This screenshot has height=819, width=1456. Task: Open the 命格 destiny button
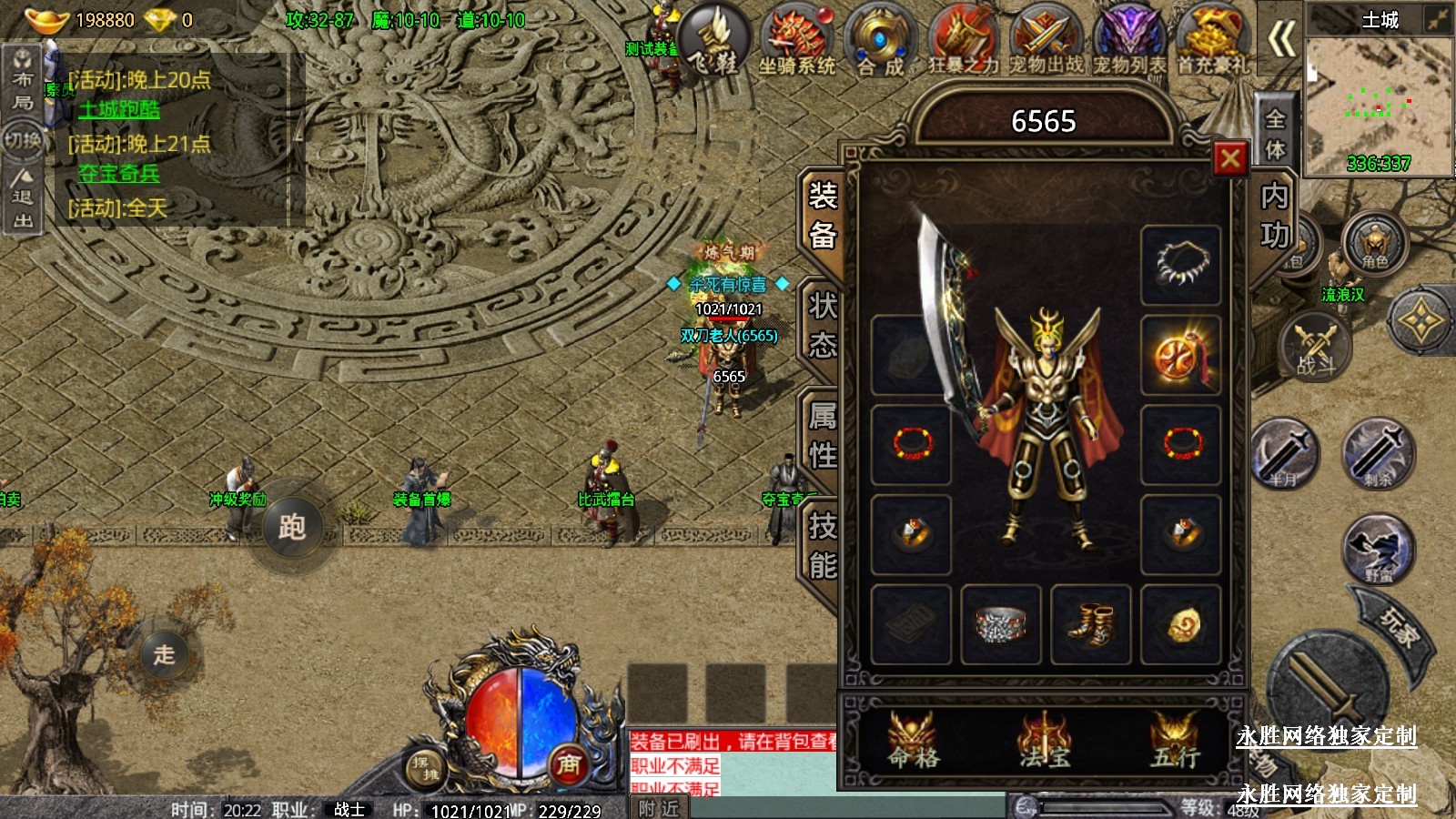coord(913,740)
